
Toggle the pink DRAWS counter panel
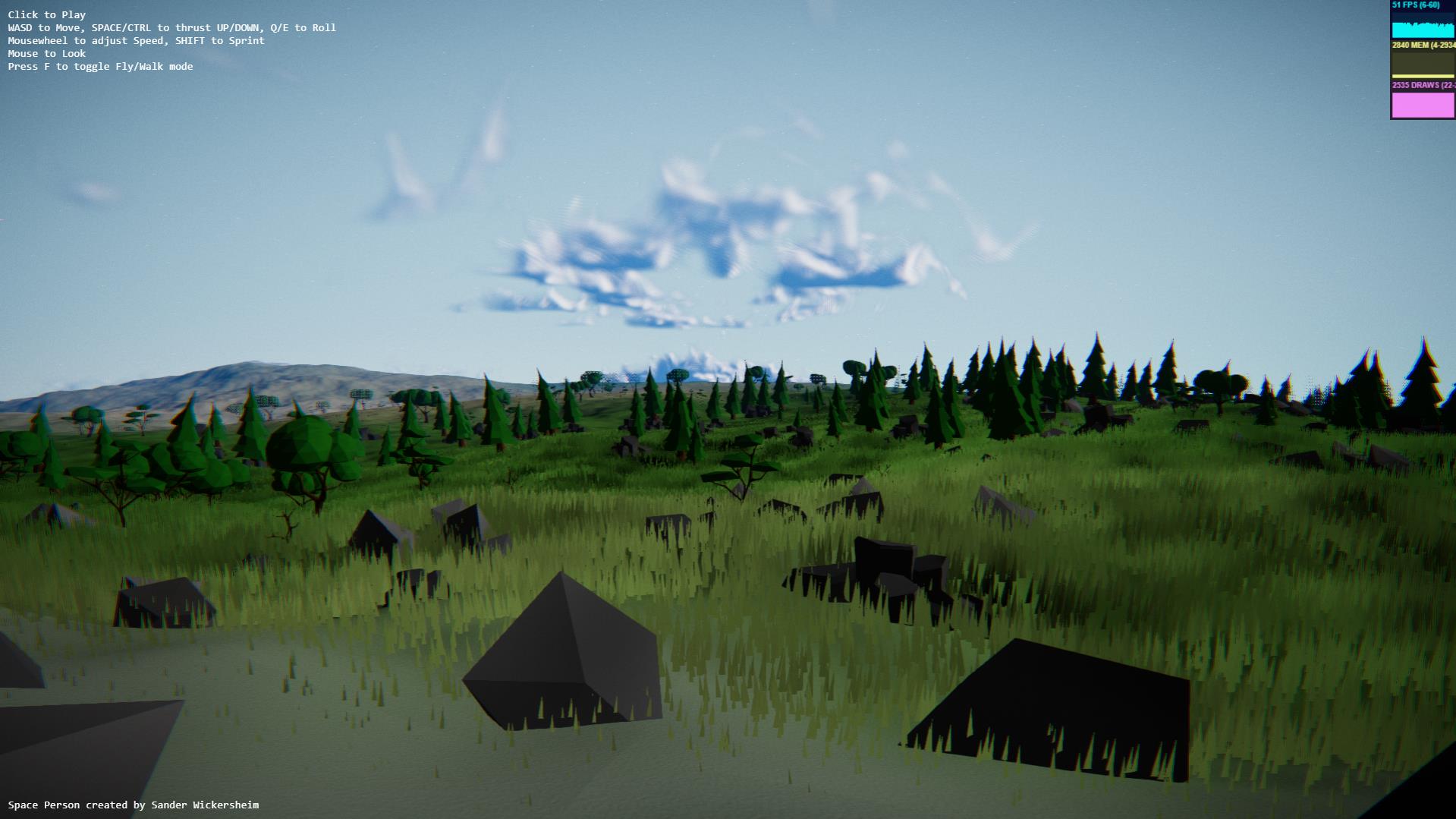(1423, 100)
